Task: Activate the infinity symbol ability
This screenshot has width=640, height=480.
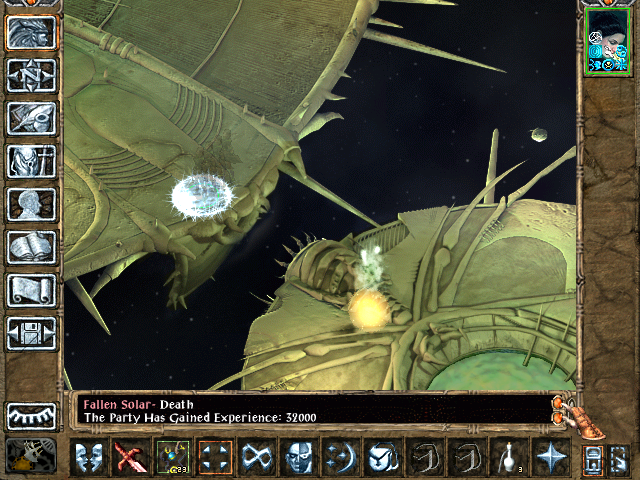Action: (256, 458)
